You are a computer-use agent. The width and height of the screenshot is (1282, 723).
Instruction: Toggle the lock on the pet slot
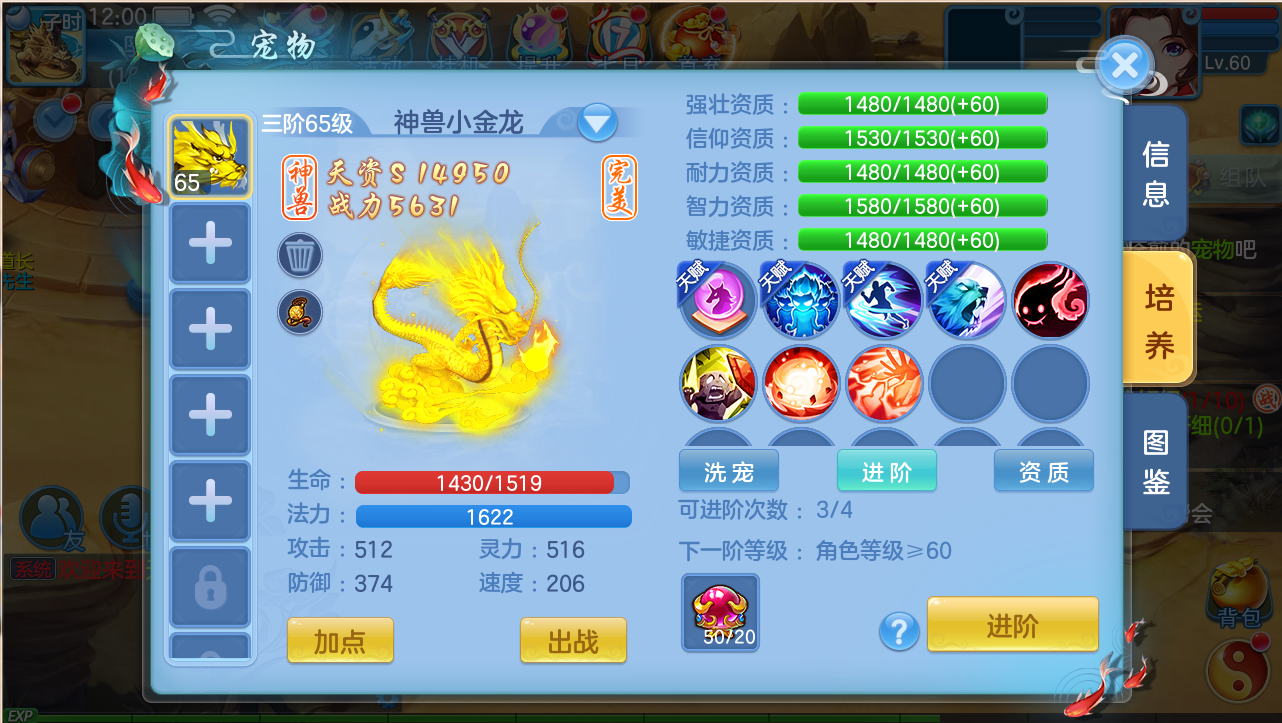tap(209, 587)
